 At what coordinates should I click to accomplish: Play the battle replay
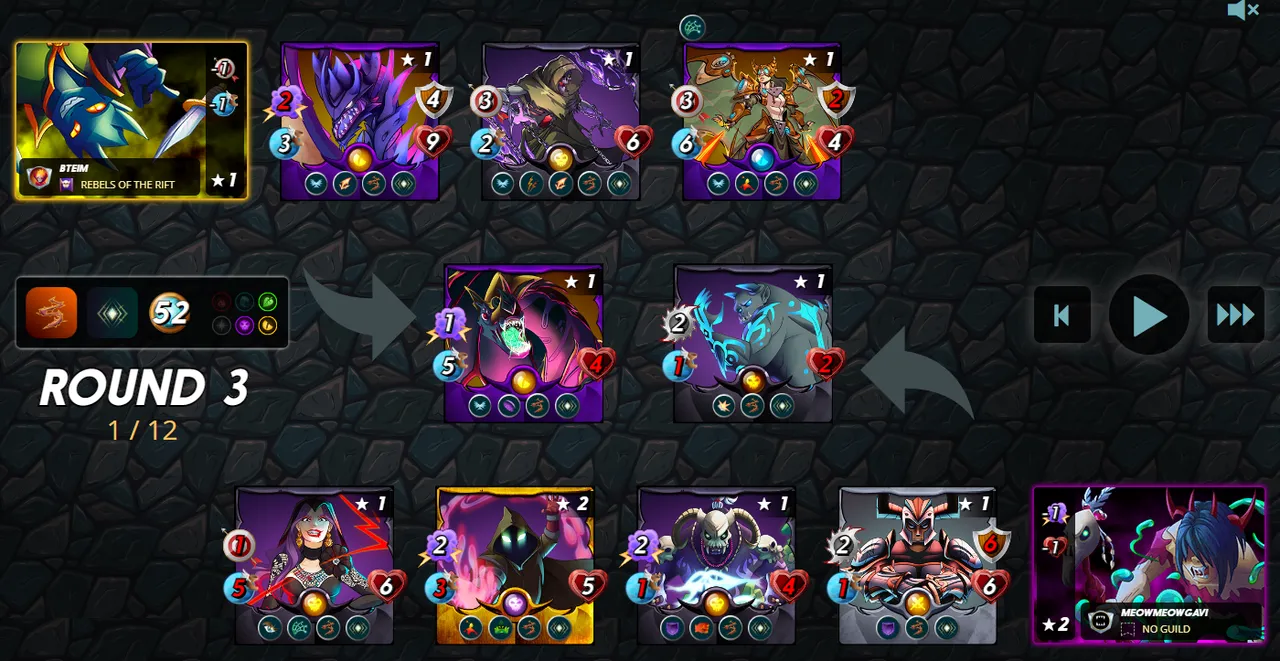coord(1148,316)
